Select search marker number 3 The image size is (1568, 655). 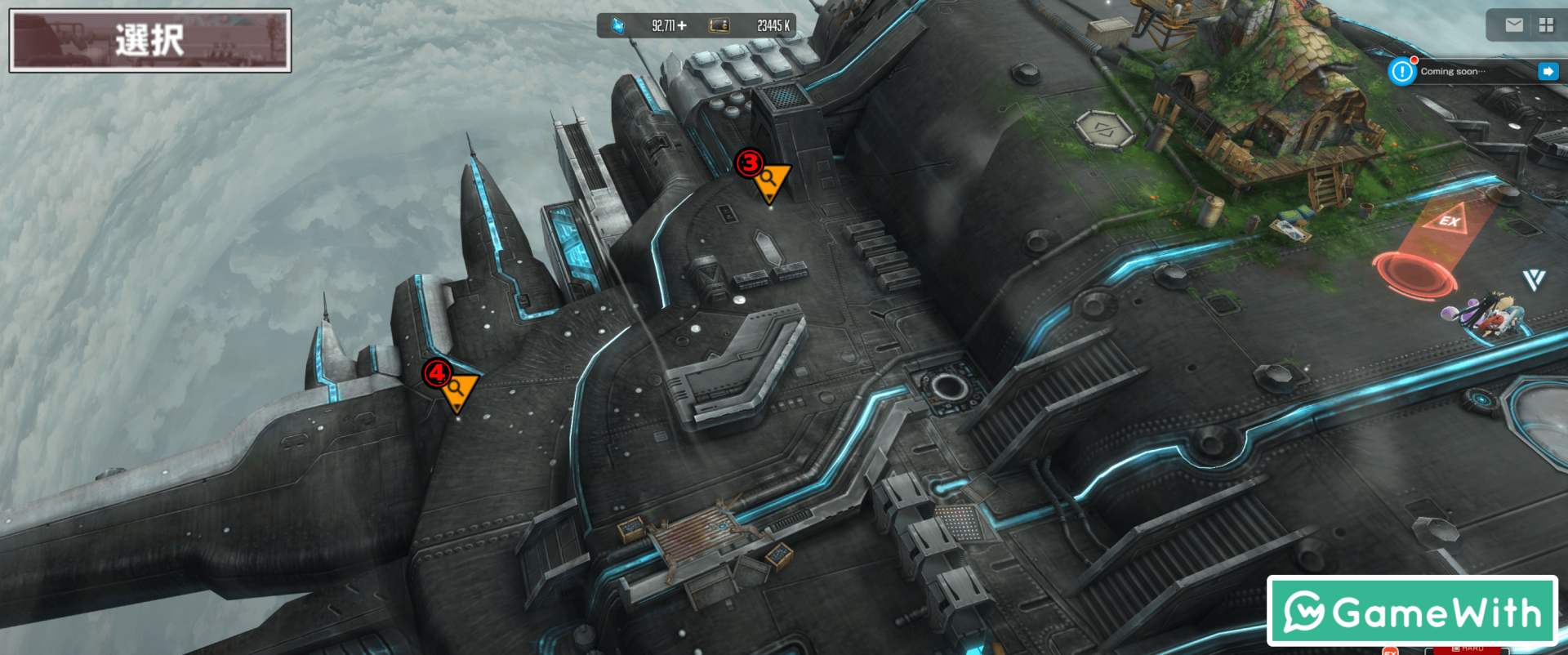coord(769,181)
